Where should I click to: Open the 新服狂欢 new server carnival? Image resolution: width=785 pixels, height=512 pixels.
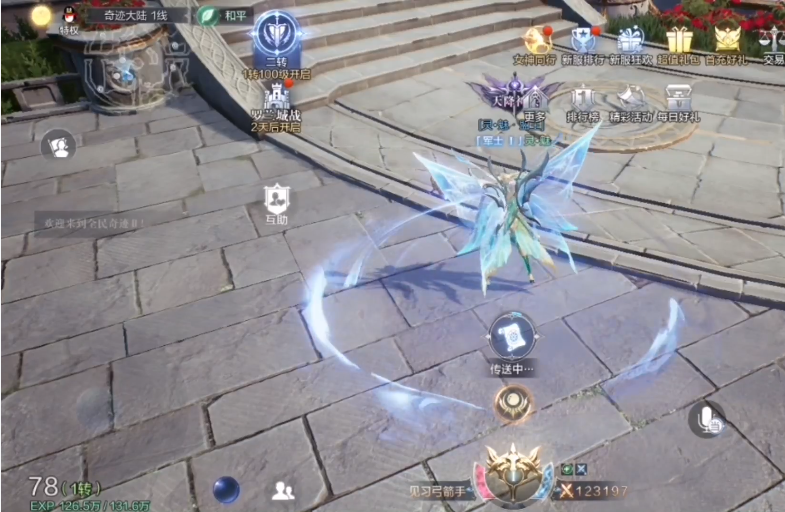[x=631, y=40]
